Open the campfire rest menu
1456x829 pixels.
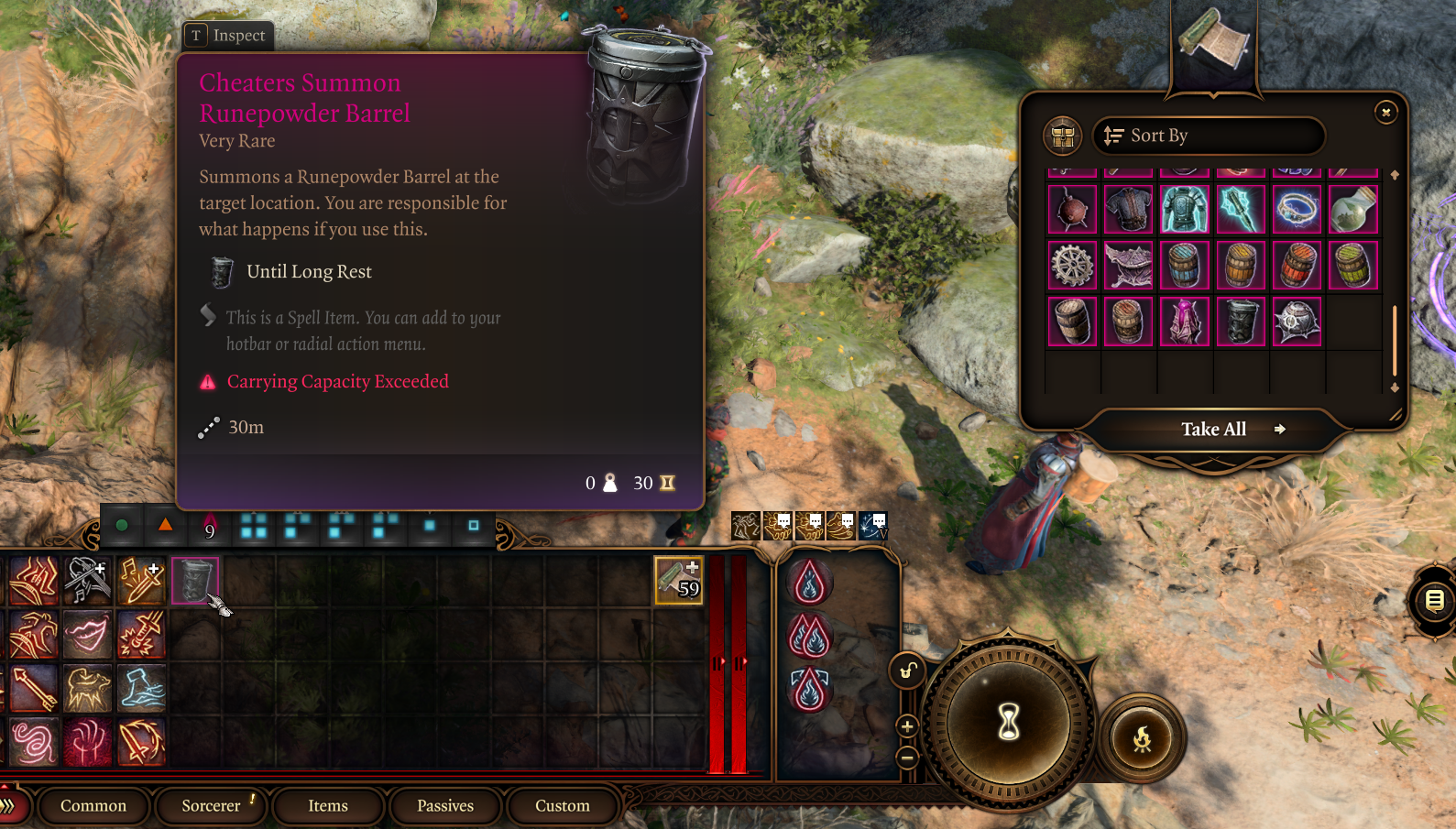click(x=1142, y=738)
